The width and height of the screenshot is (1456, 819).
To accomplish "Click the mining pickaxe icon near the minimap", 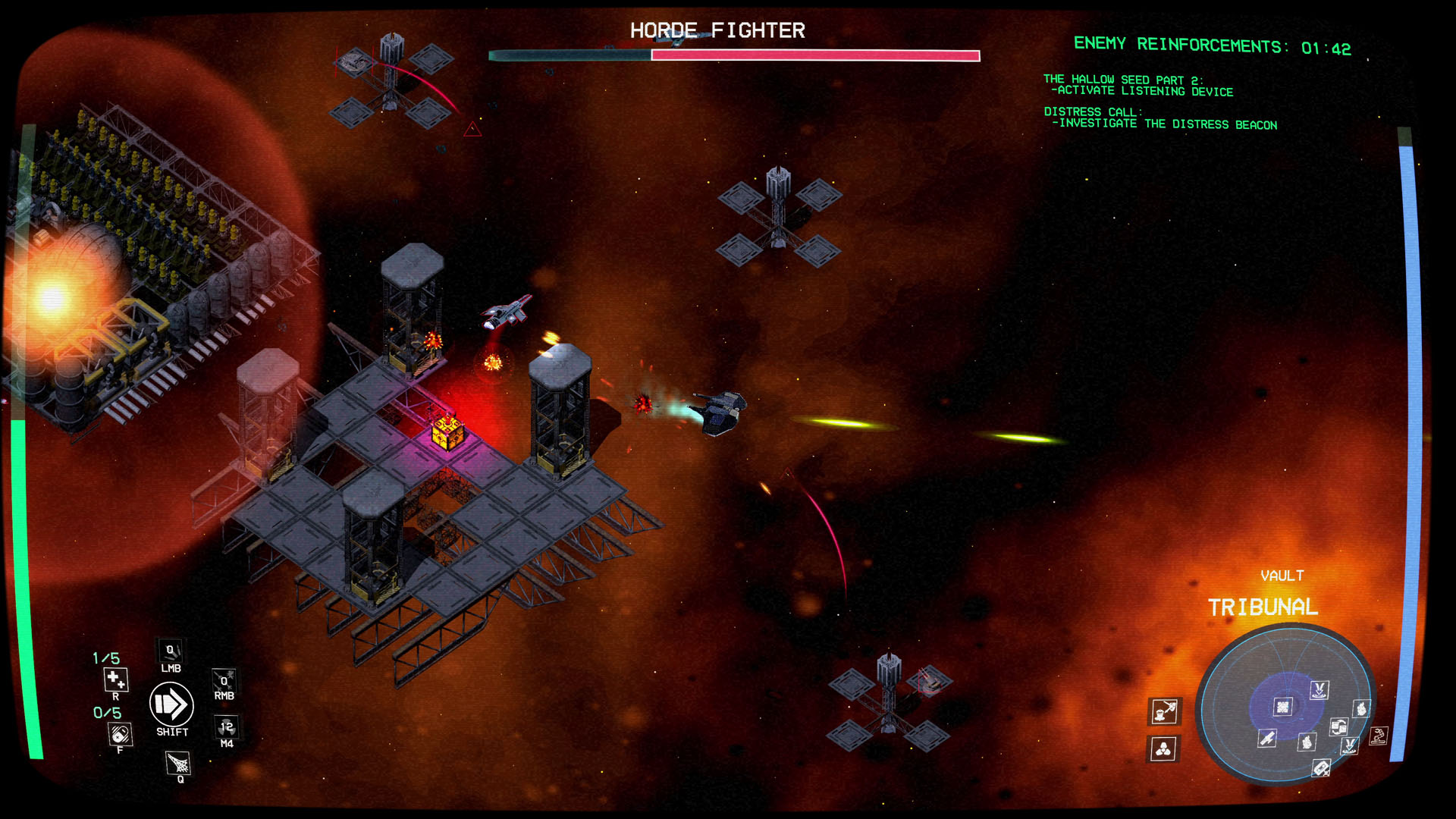I will [x=1163, y=712].
